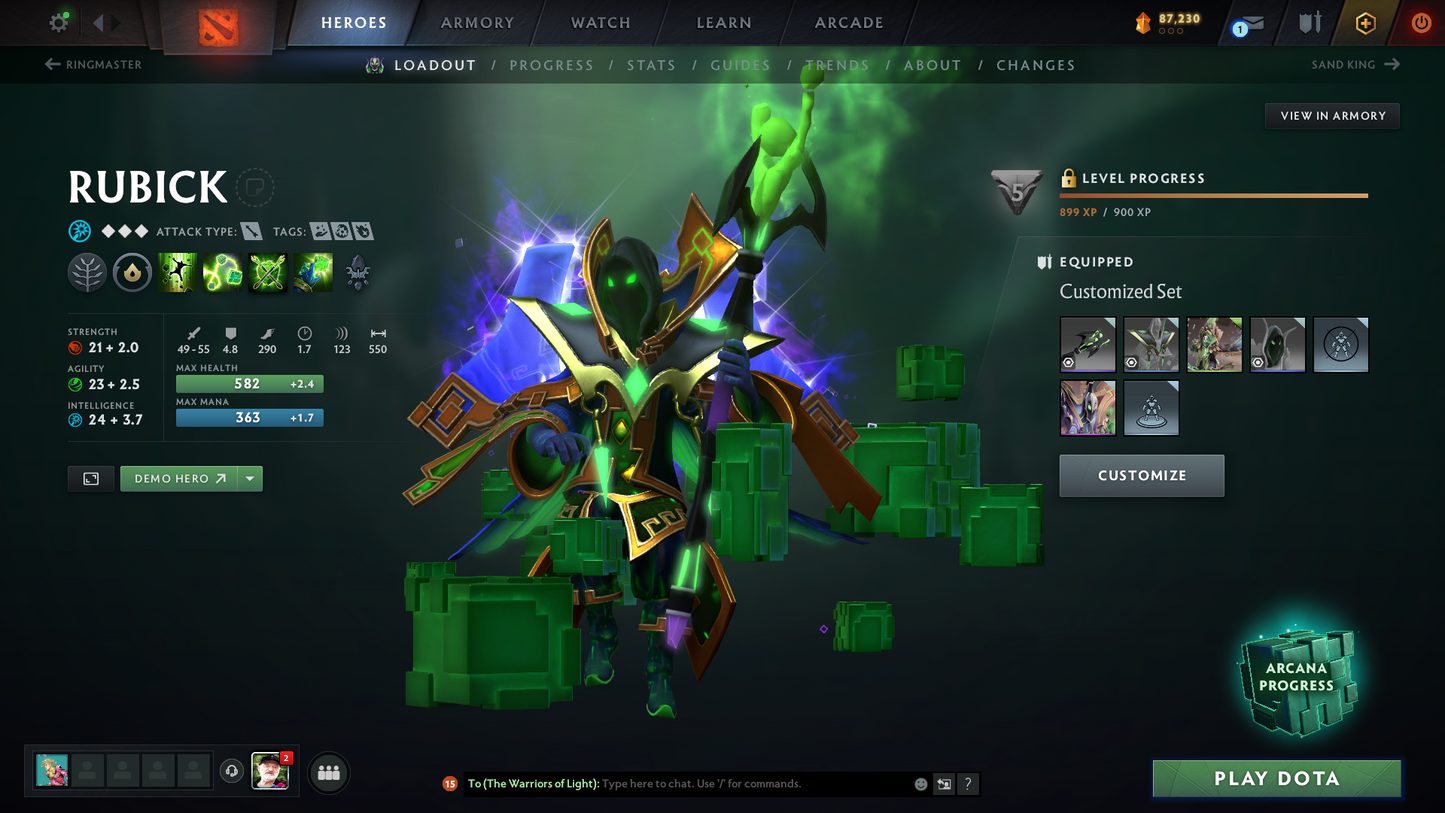The width and height of the screenshot is (1445, 813).
Task: Toggle the expanded hero portrait view button
Action: [x=90, y=478]
